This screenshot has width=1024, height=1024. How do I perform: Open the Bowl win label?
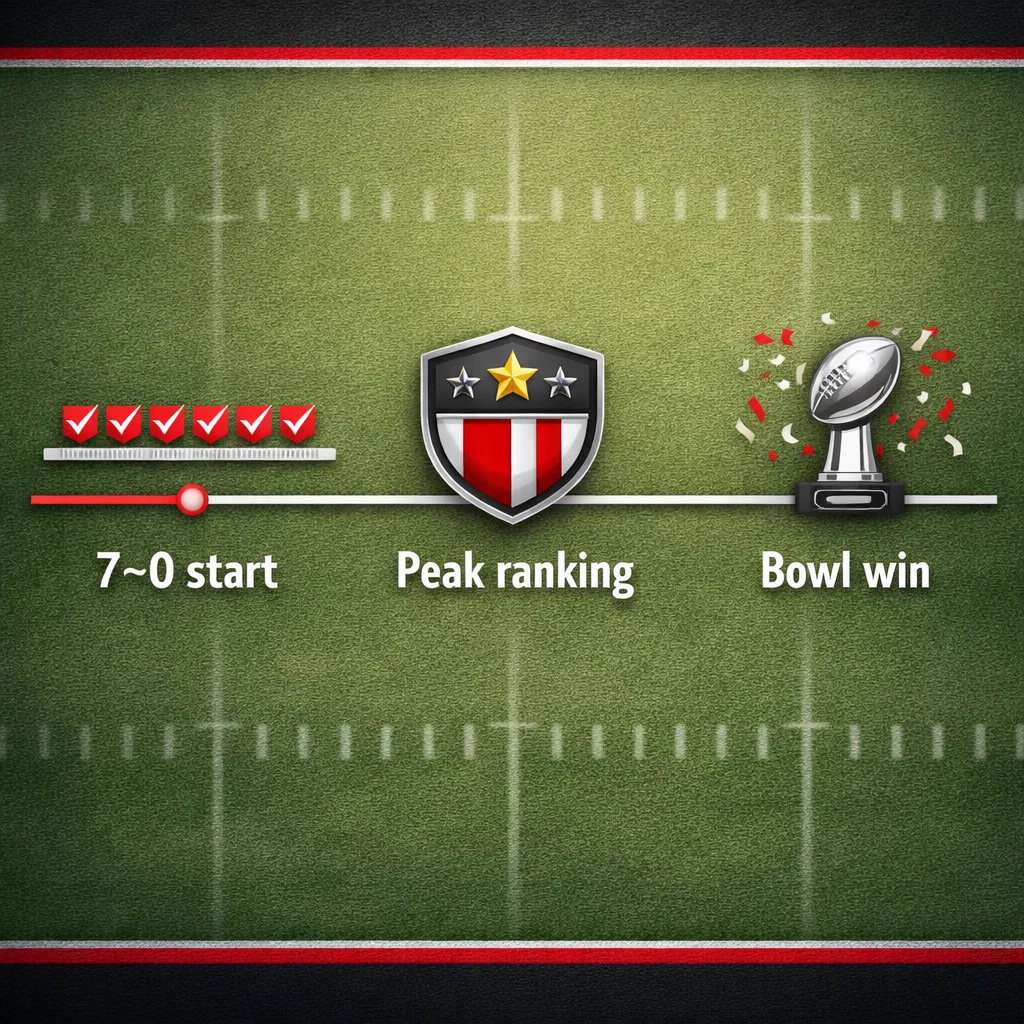point(845,572)
